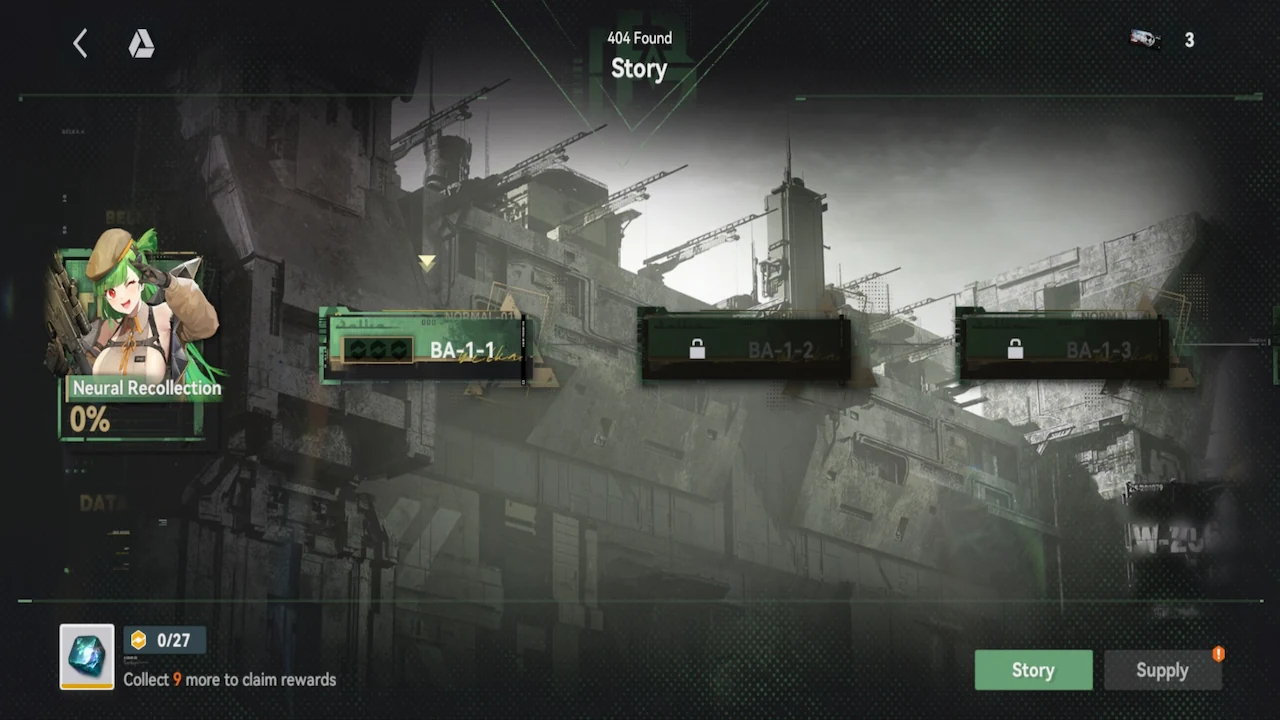Open the triangle home icon
The height and width of the screenshot is (720, 1280).
click(x=141, y=43)
